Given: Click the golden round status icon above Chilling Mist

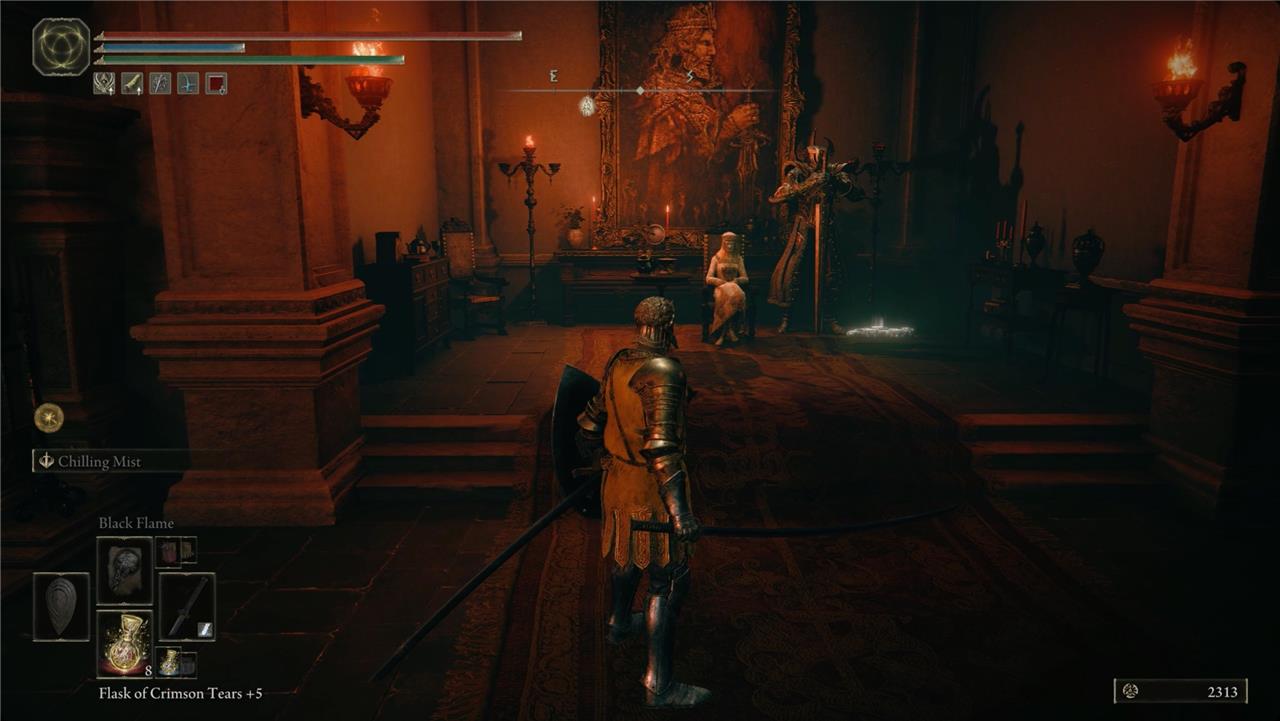Looking at the screenshot, I should tap(48, 417).
